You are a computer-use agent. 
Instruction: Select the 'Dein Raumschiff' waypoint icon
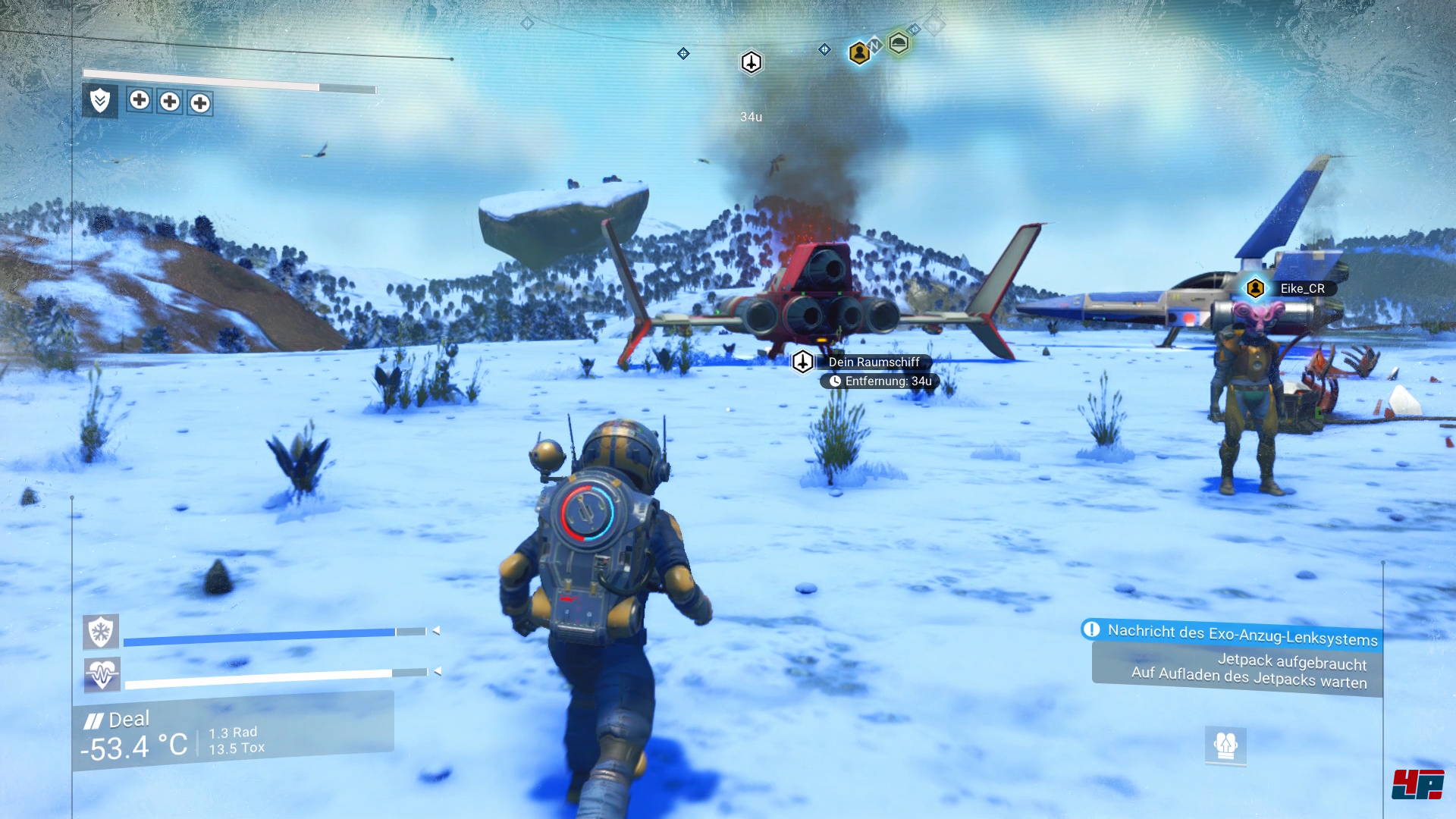click(x=802, y=362)
